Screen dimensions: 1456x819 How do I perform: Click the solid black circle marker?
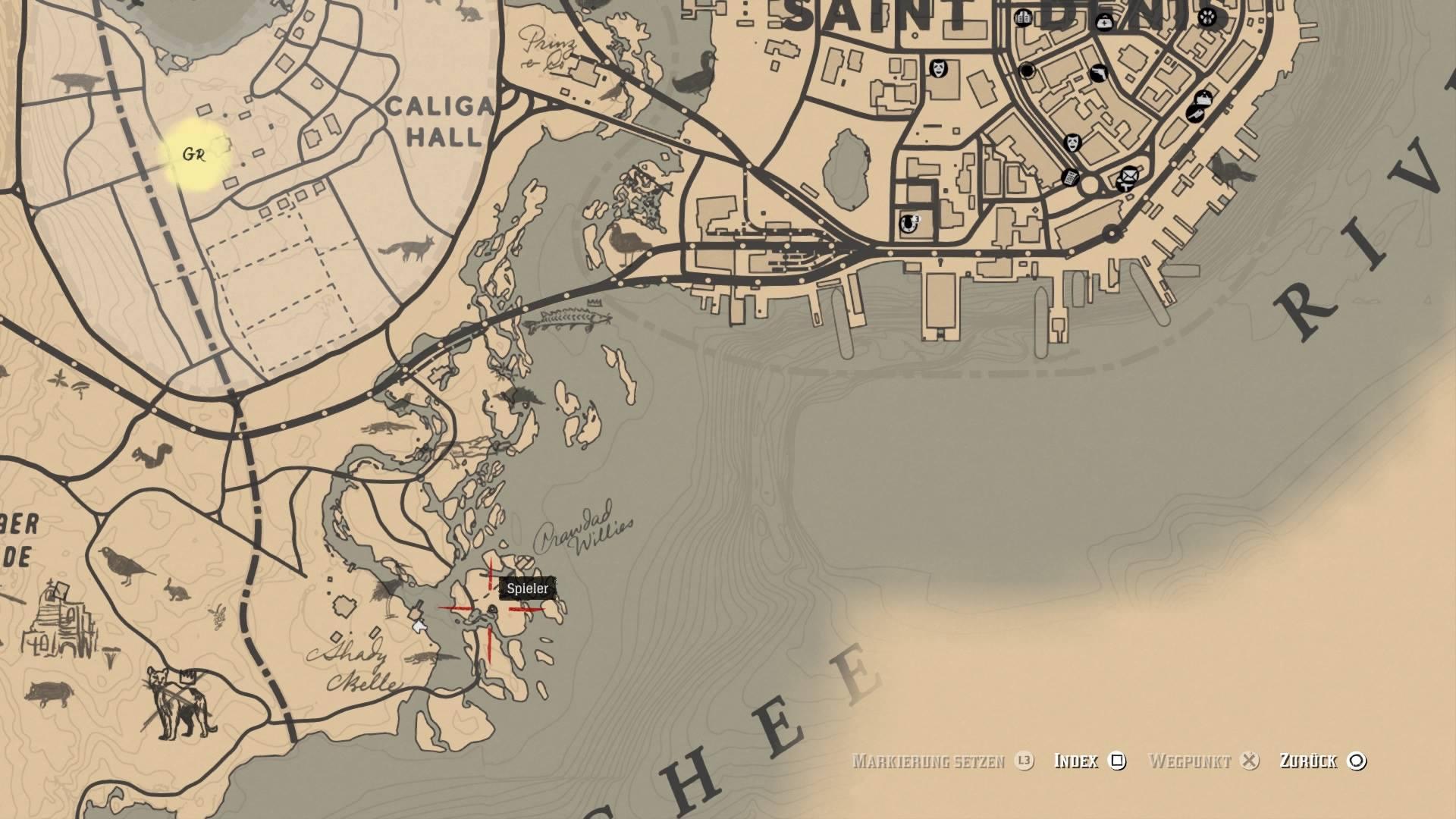pyautogui.click(x=1027, y=71)
